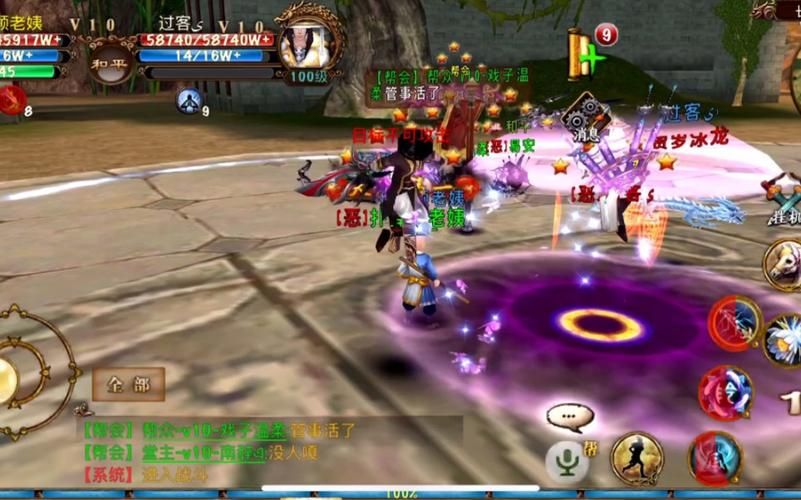Toggle the 和平 peace mode button
Image resolution: width=801 pixels, height=500 pixels.
point(110,61)
